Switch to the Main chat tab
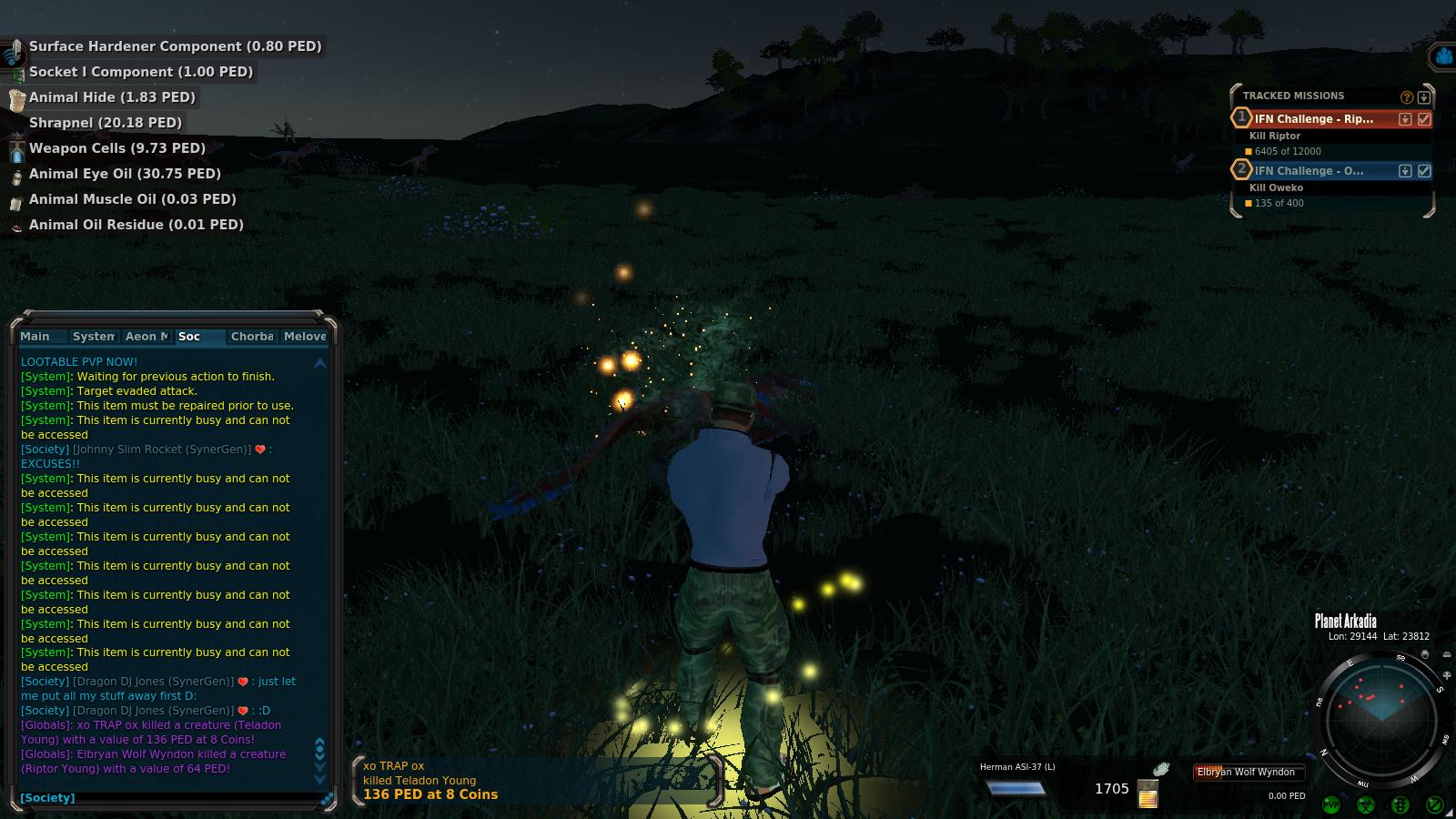This screenshot has height=819, width=1456. coord(35,337)
